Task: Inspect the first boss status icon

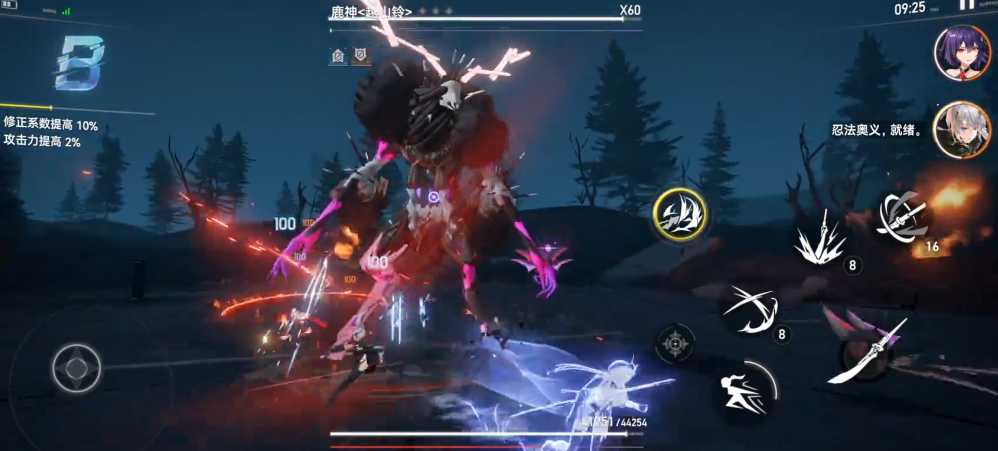Action: coord(338,56)
